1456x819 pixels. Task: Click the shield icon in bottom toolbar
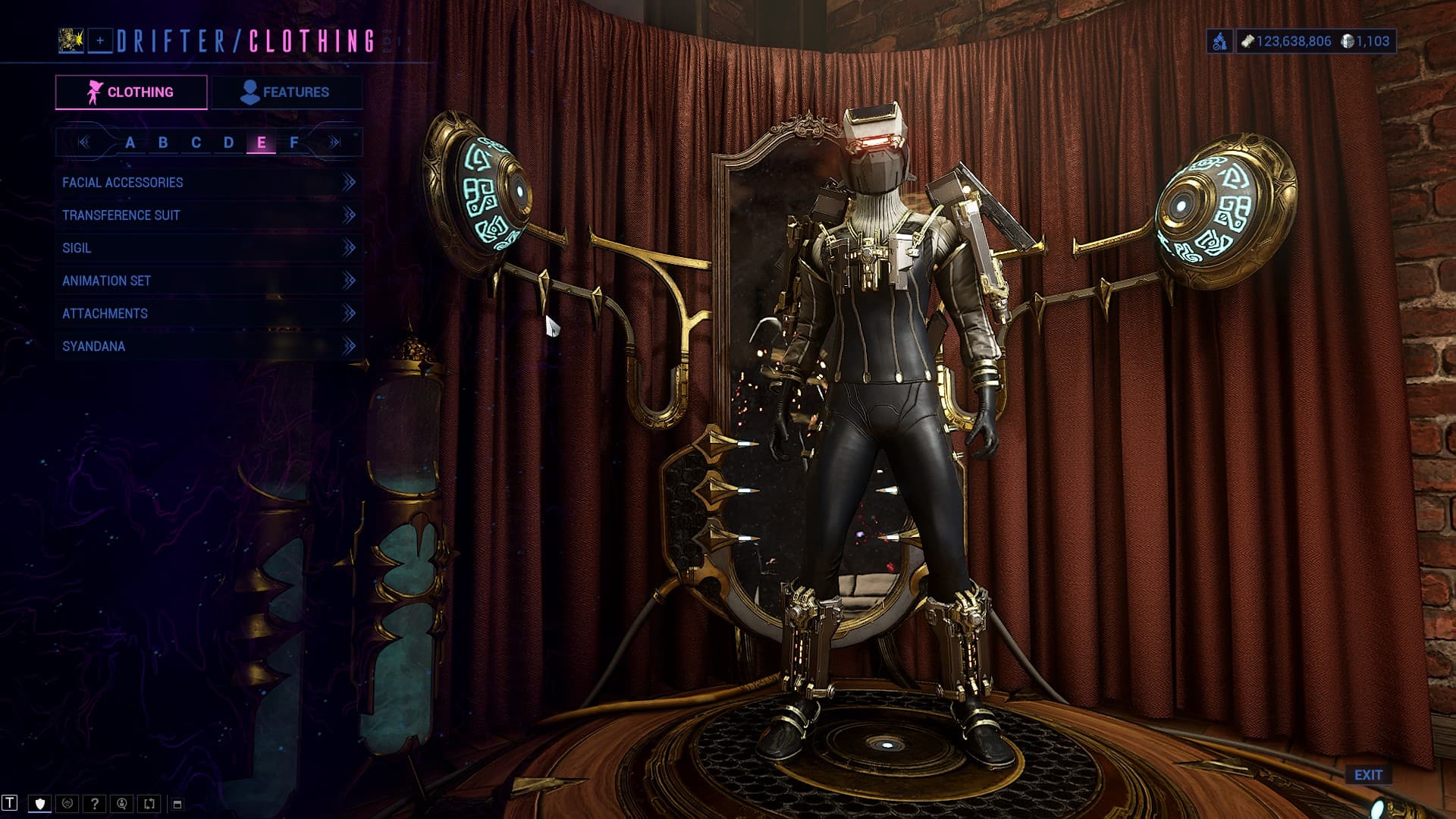(x=40, y=804)
